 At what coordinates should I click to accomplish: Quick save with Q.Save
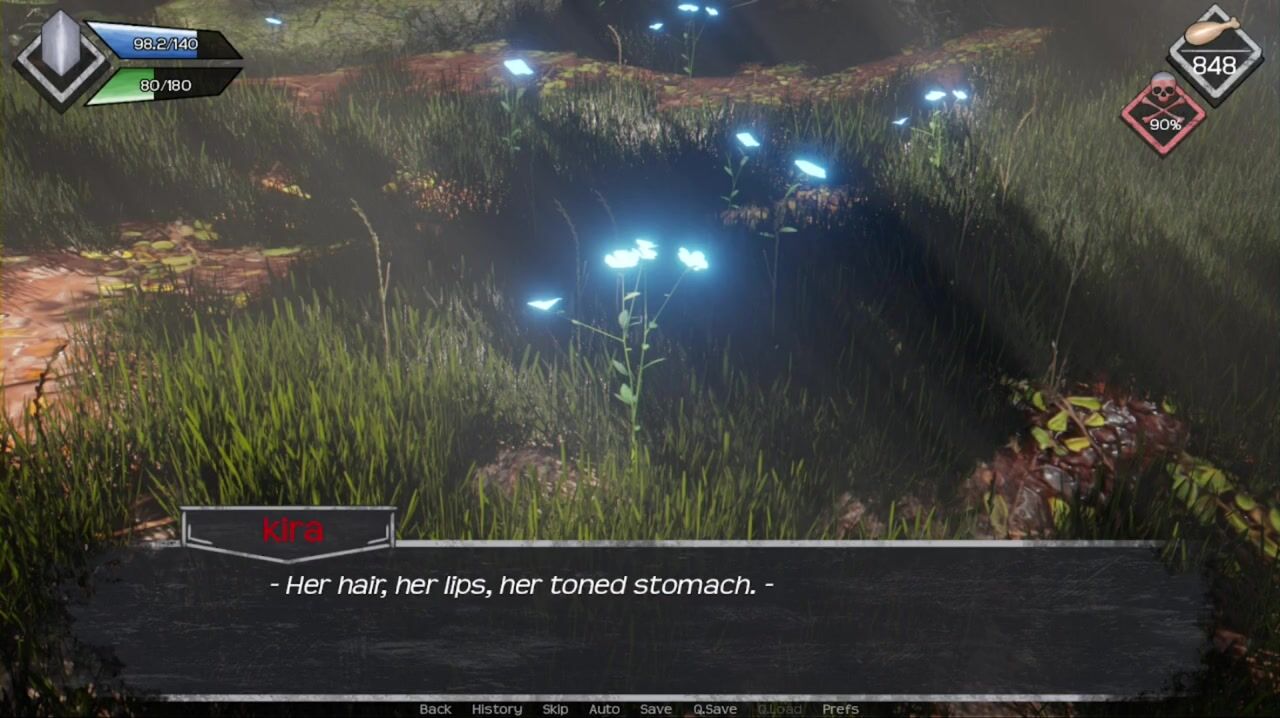coord(715,709)
